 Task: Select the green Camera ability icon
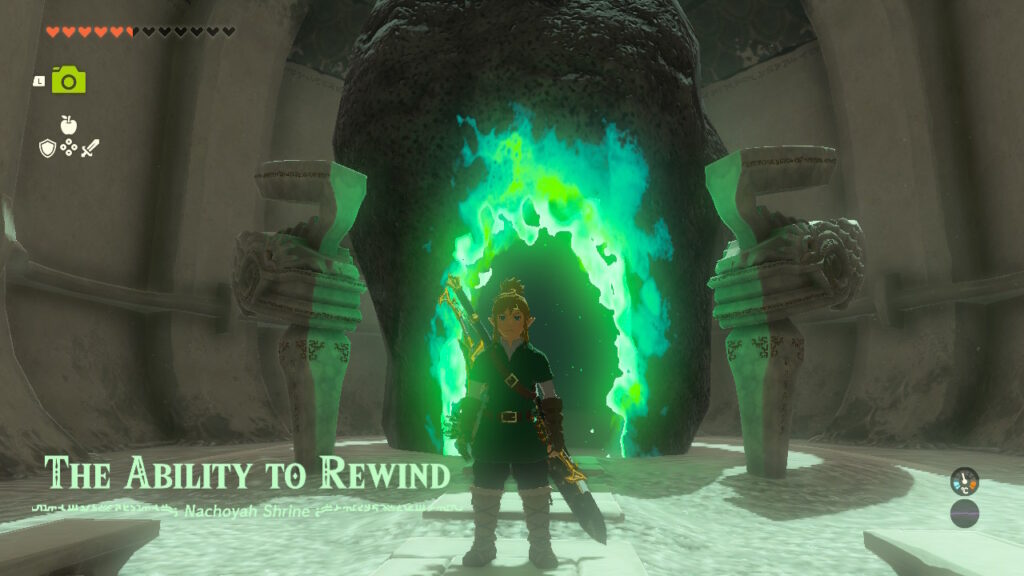68,80
